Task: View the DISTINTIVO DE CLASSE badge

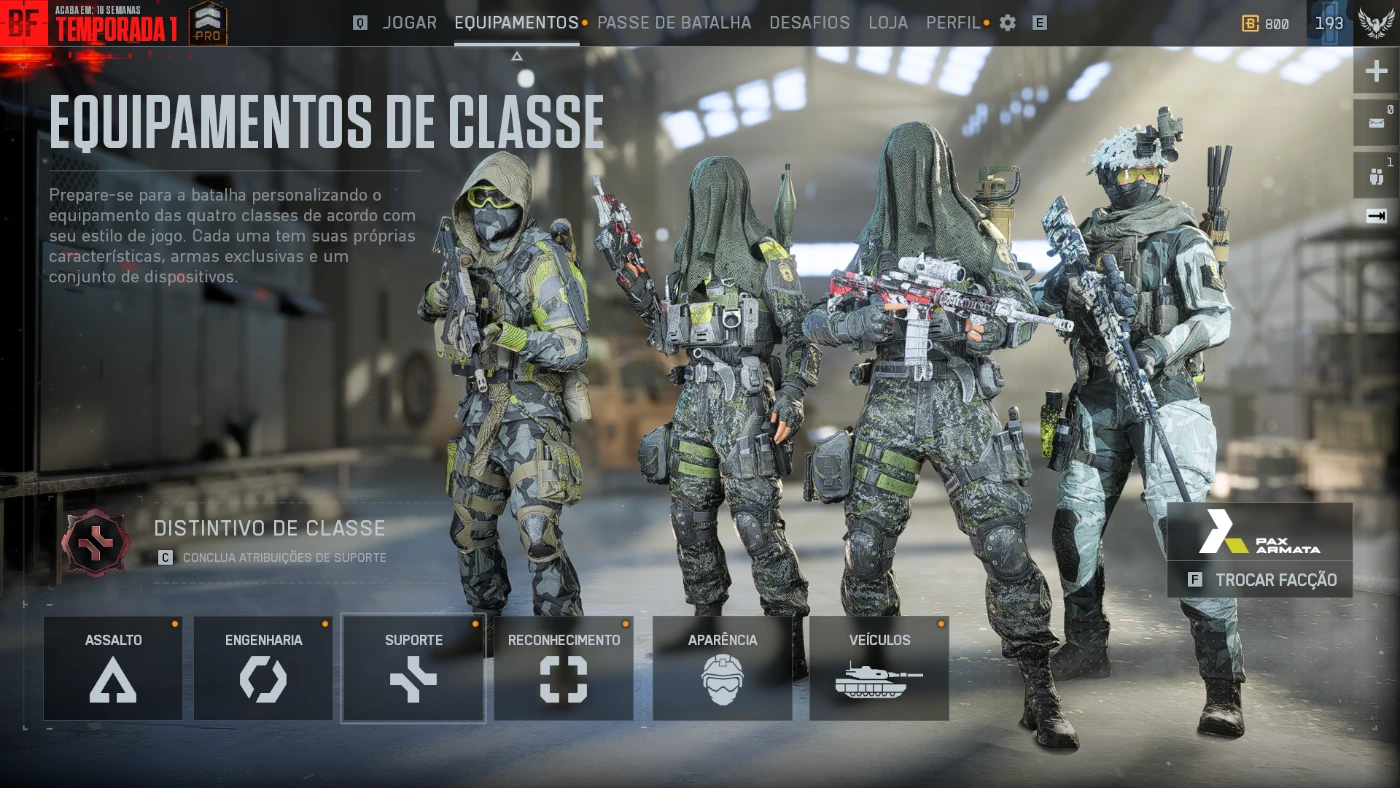Action: 96,541
